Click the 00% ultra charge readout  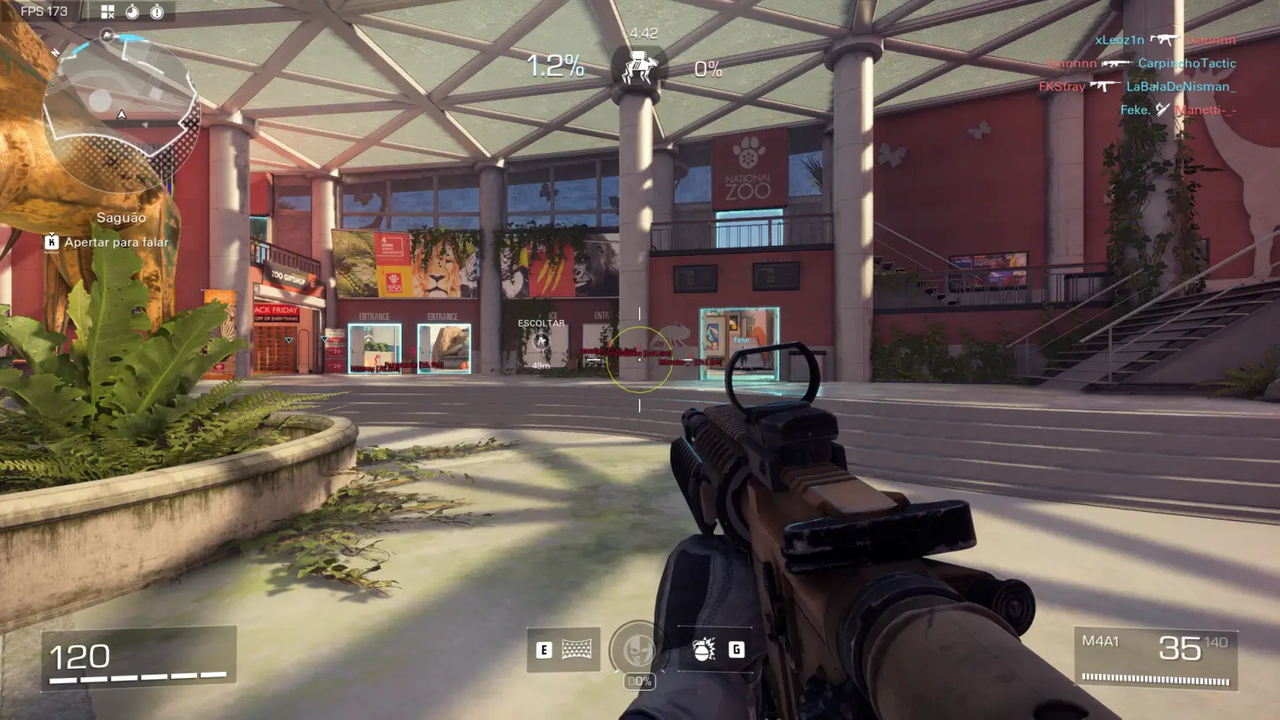638,682
